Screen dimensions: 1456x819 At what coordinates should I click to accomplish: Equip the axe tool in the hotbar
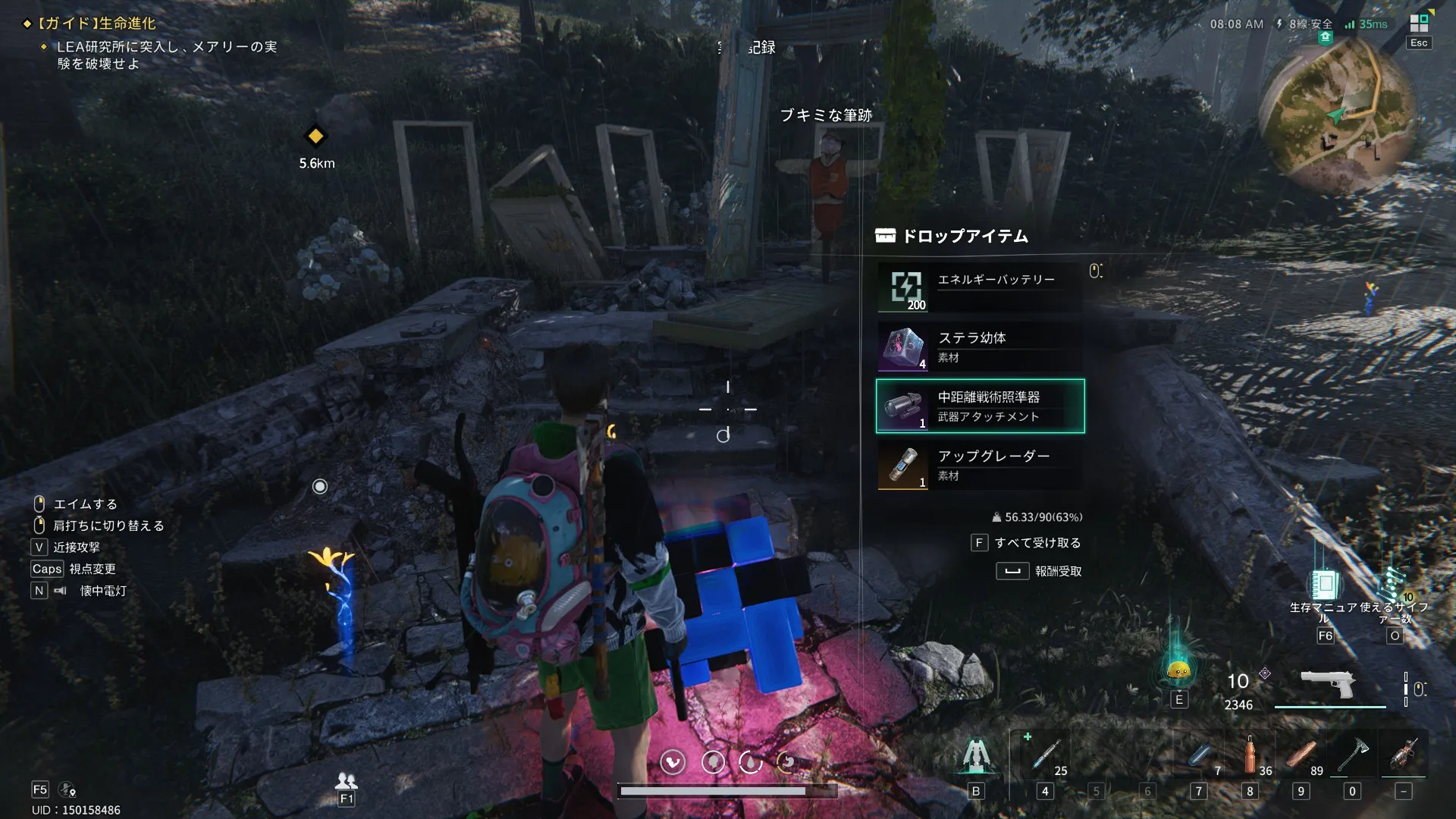[1352, 755]
